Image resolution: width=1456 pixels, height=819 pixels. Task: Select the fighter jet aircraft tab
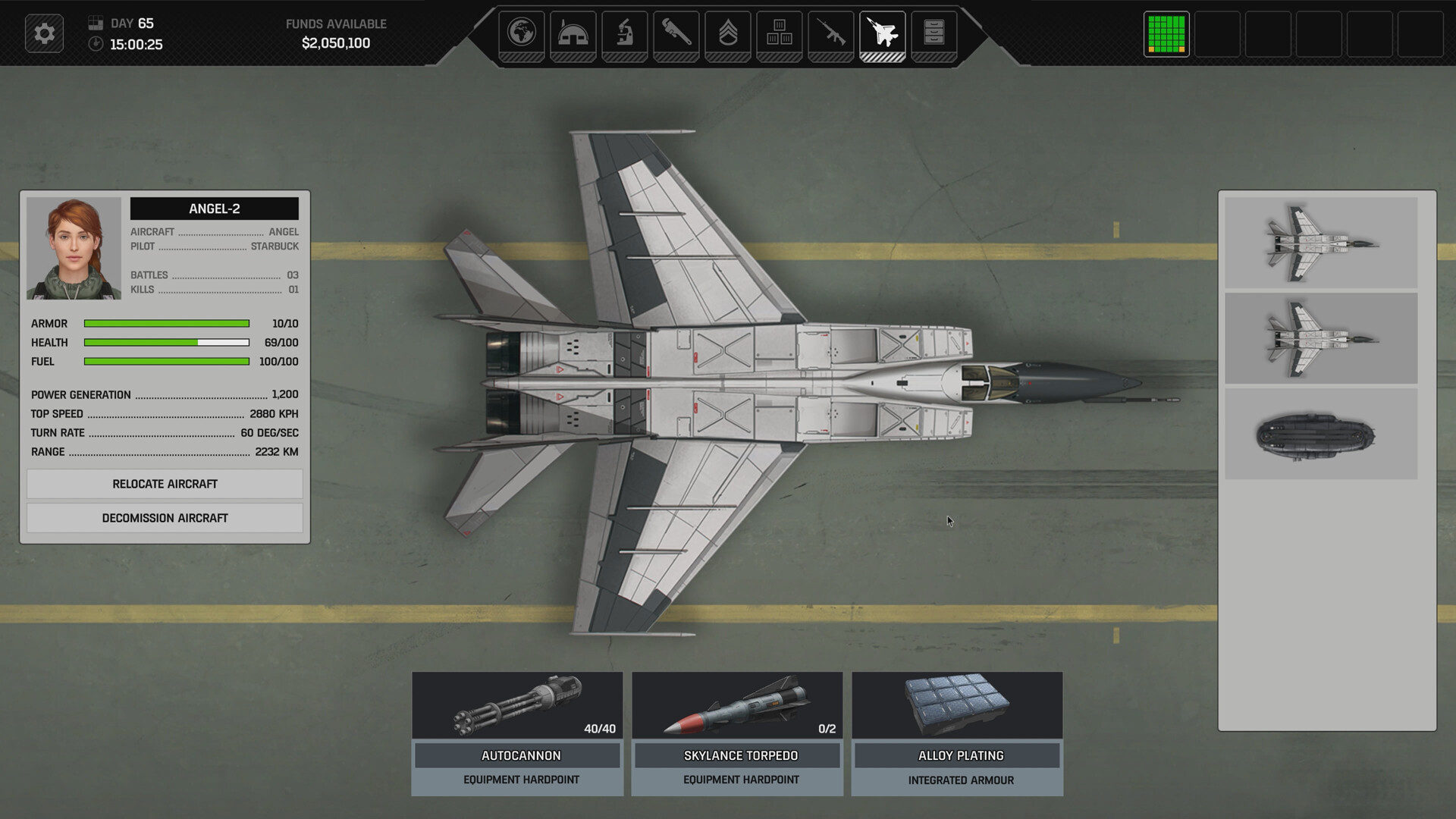883,33
